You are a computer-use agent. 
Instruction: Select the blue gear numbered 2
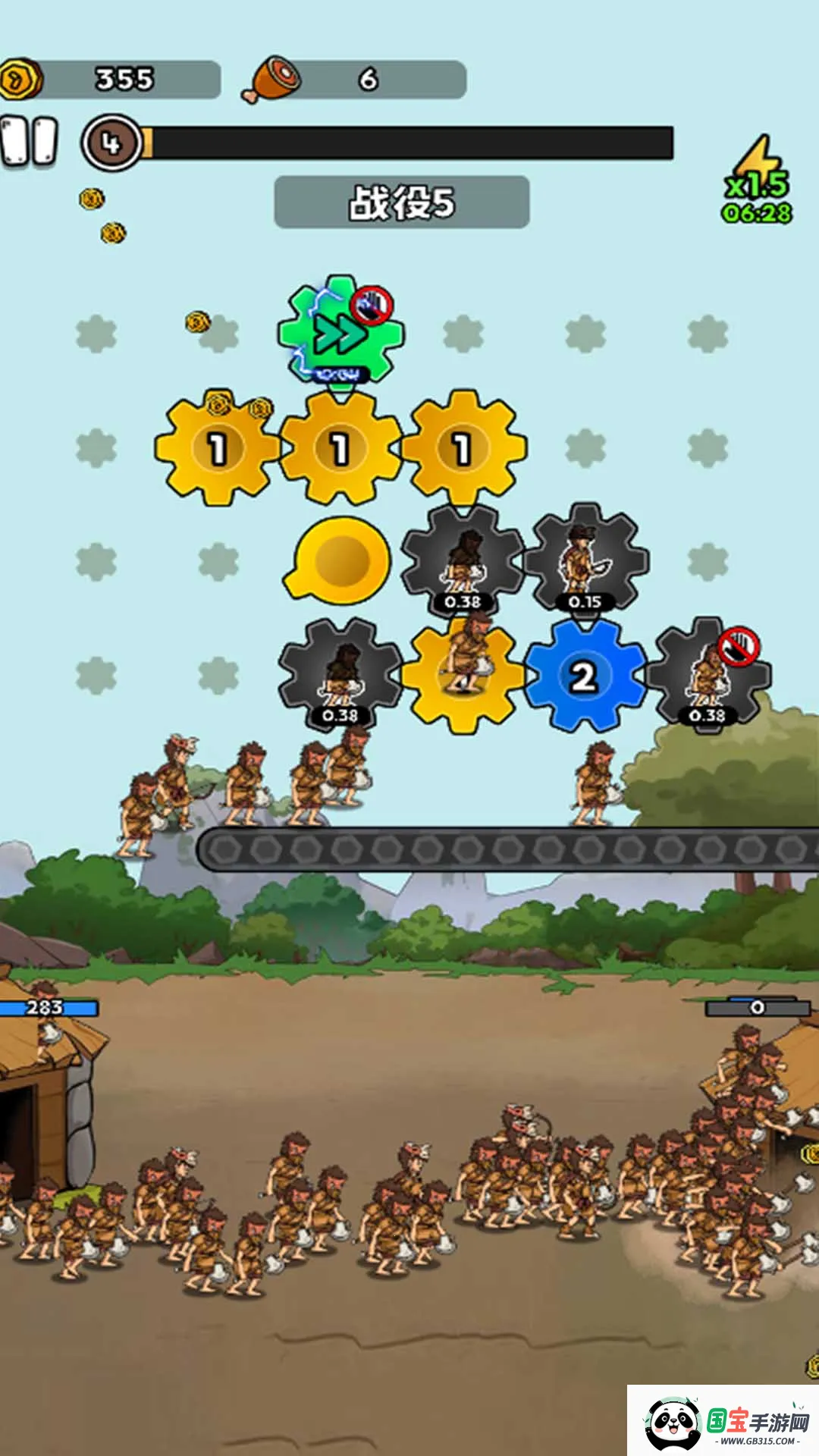click(x=584, y=675)
